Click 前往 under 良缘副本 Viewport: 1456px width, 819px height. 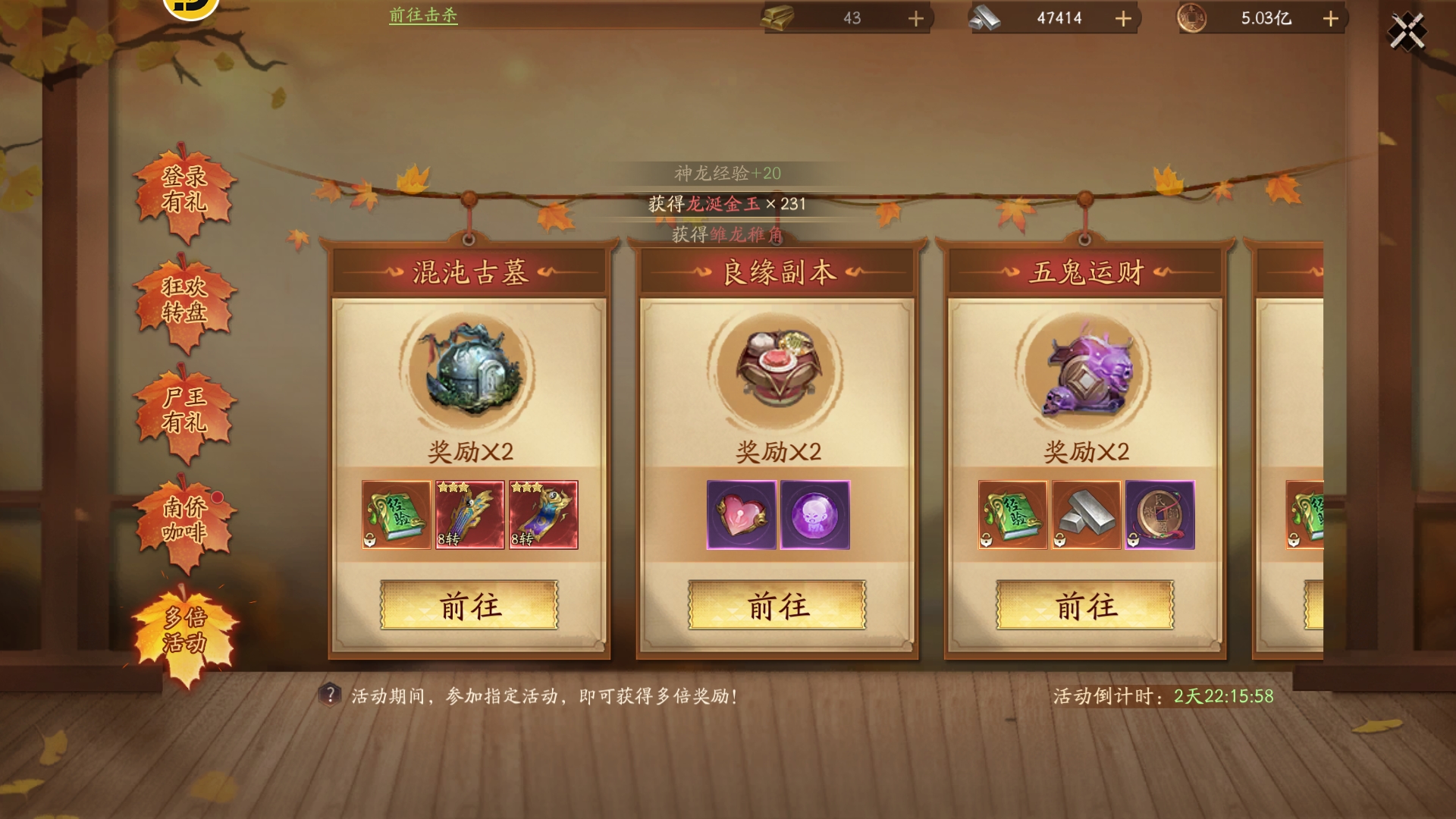777,605
